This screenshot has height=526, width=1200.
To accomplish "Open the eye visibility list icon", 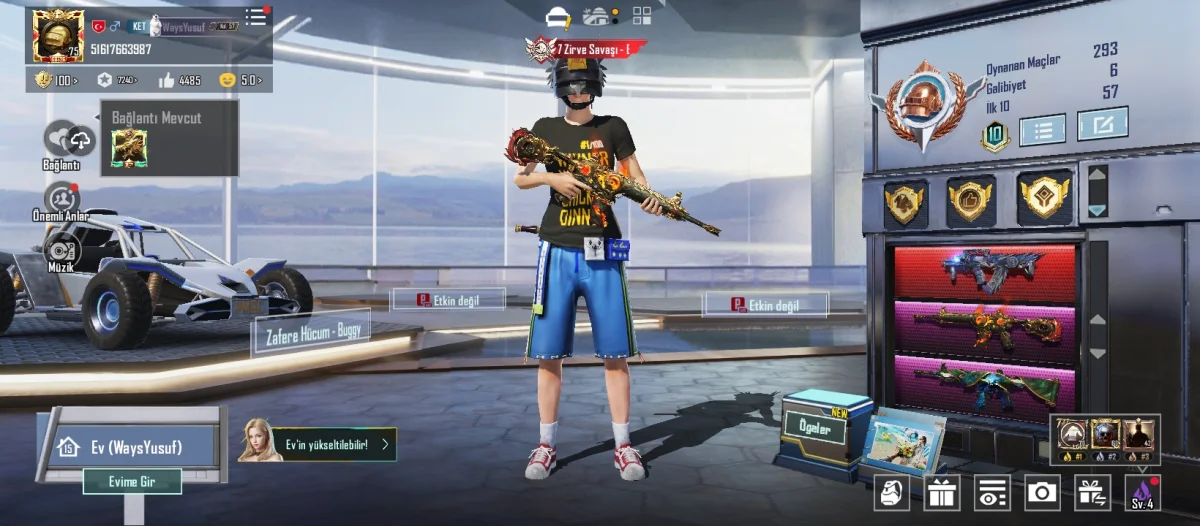I will [x=992, y=492].
